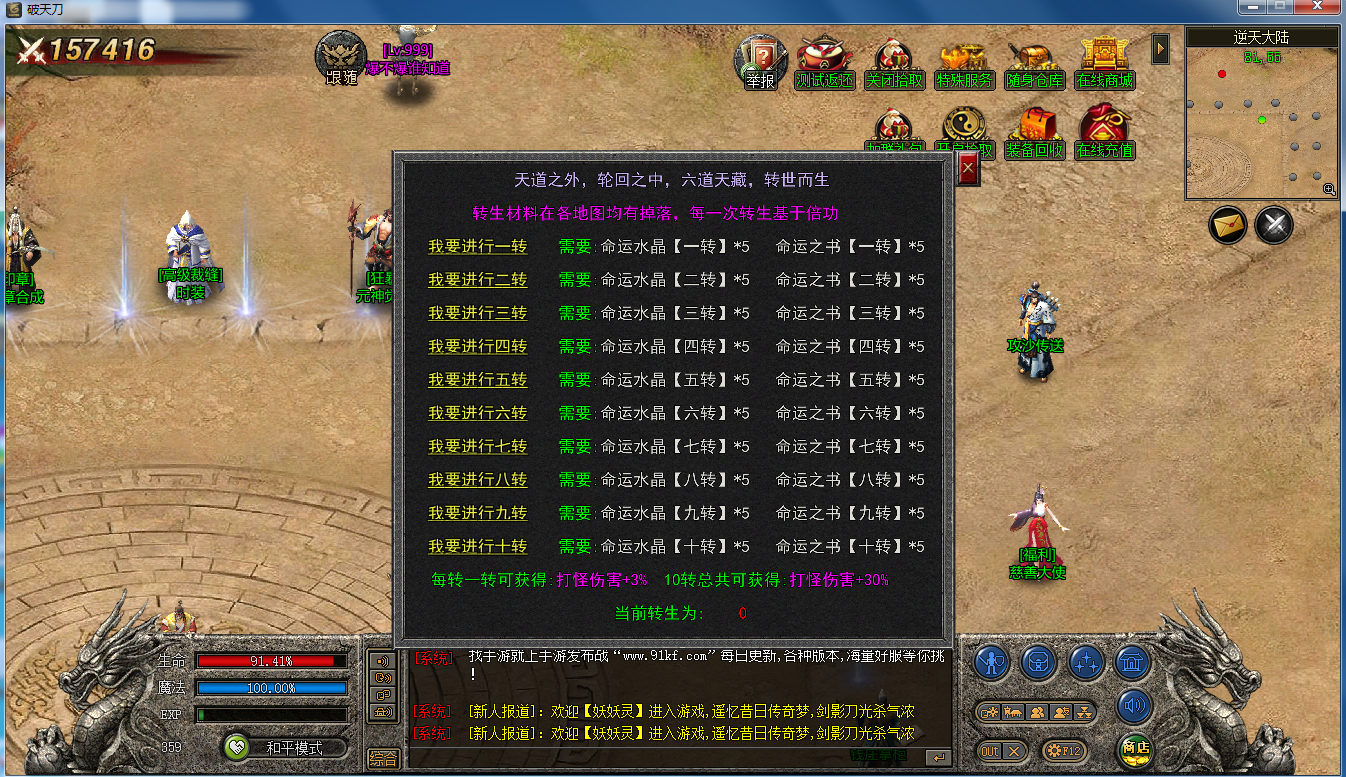Close the rebirth dialog with the red X
This screenshot has height=777, width=1346.
tap(967, 171)
